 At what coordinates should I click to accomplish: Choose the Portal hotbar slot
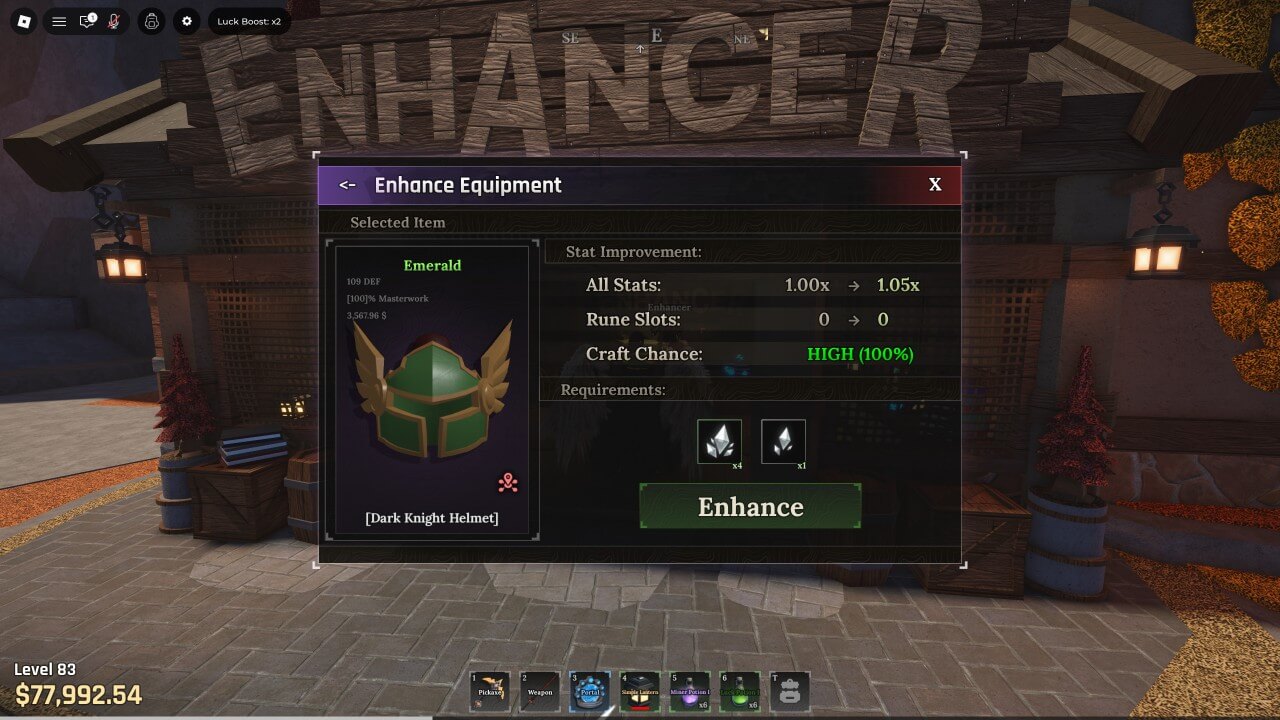(x=590, y=691)
